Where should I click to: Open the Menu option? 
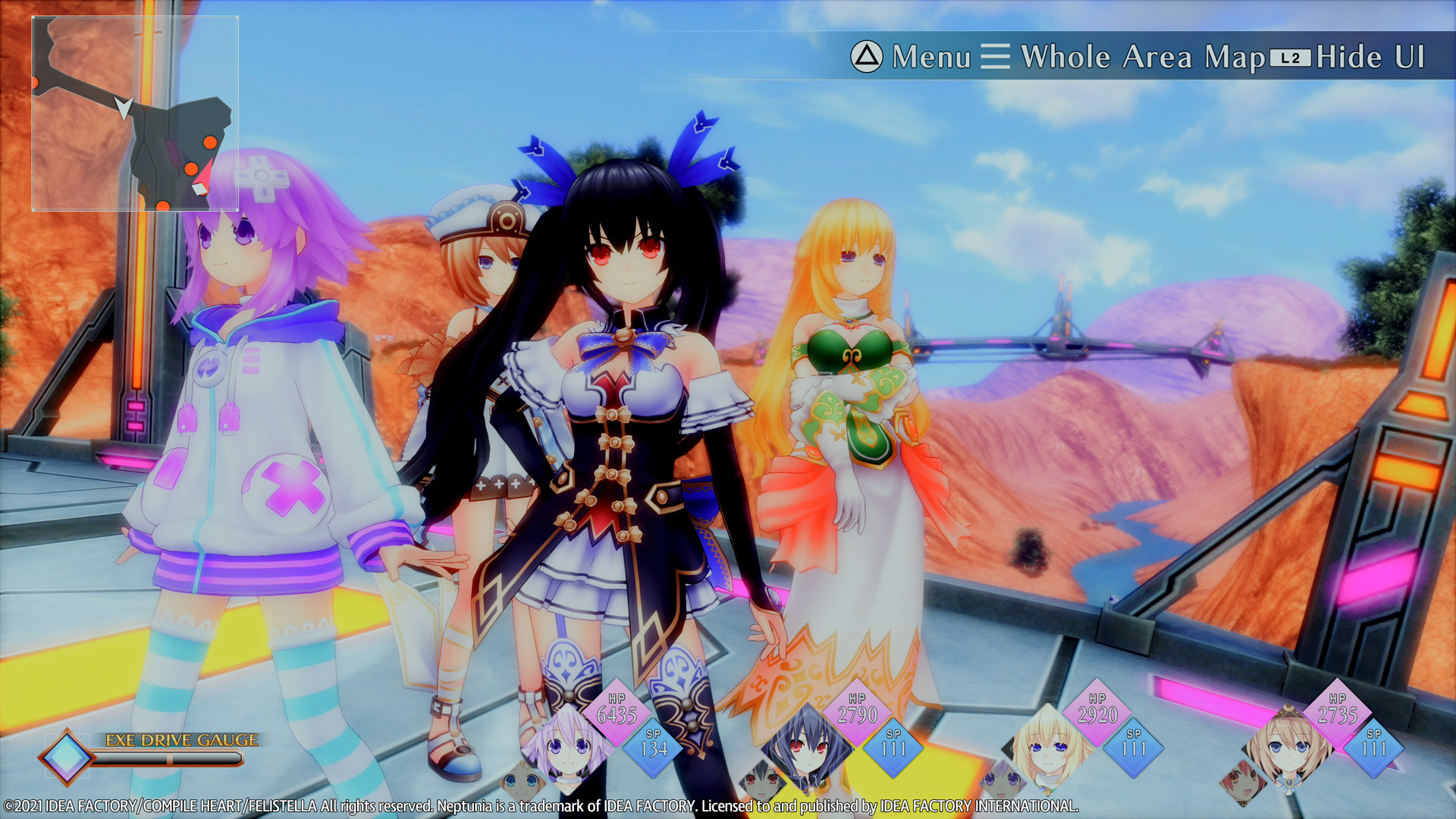911,57
